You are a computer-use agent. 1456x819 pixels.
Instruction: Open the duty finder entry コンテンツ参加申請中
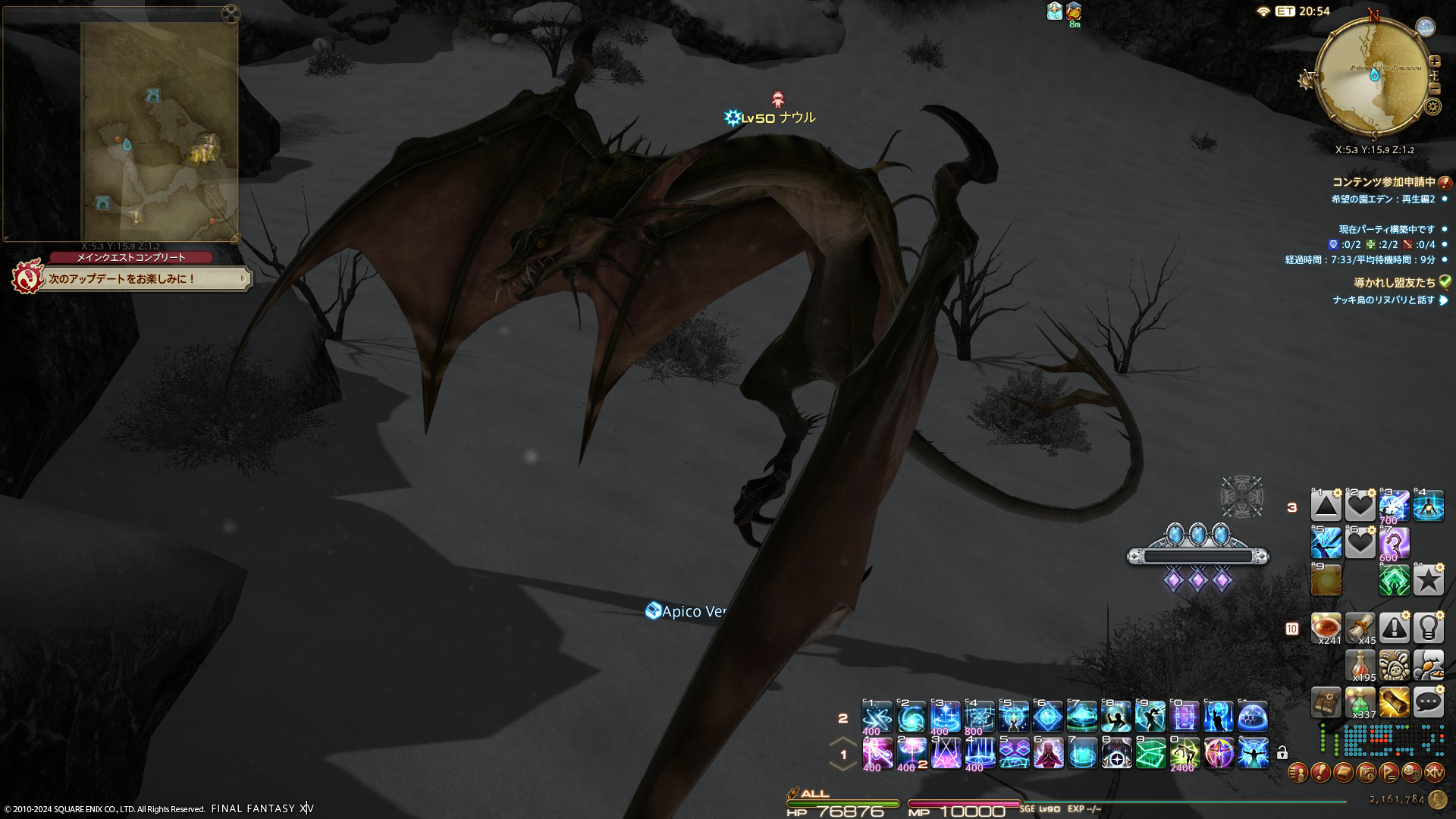pos(1384,182)
